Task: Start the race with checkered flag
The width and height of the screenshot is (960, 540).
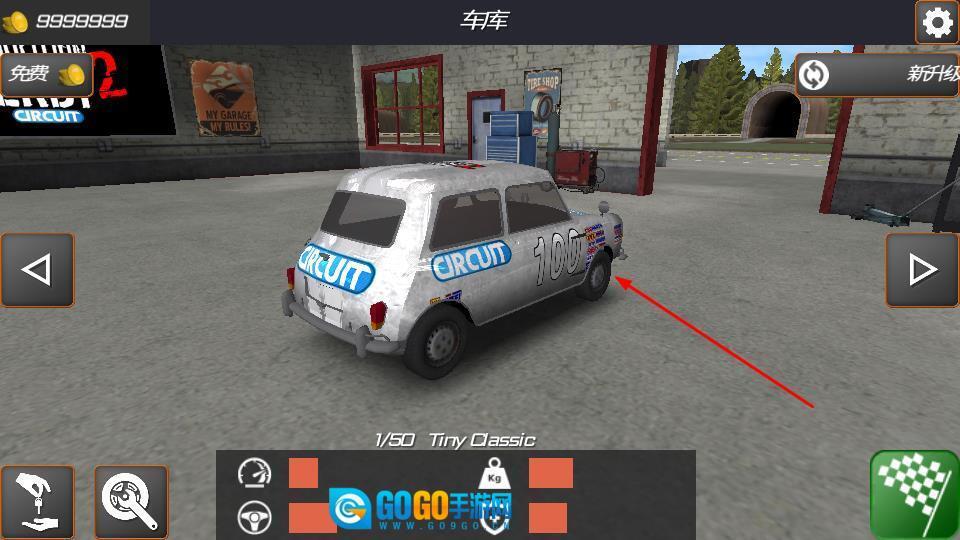Action: 914,494
